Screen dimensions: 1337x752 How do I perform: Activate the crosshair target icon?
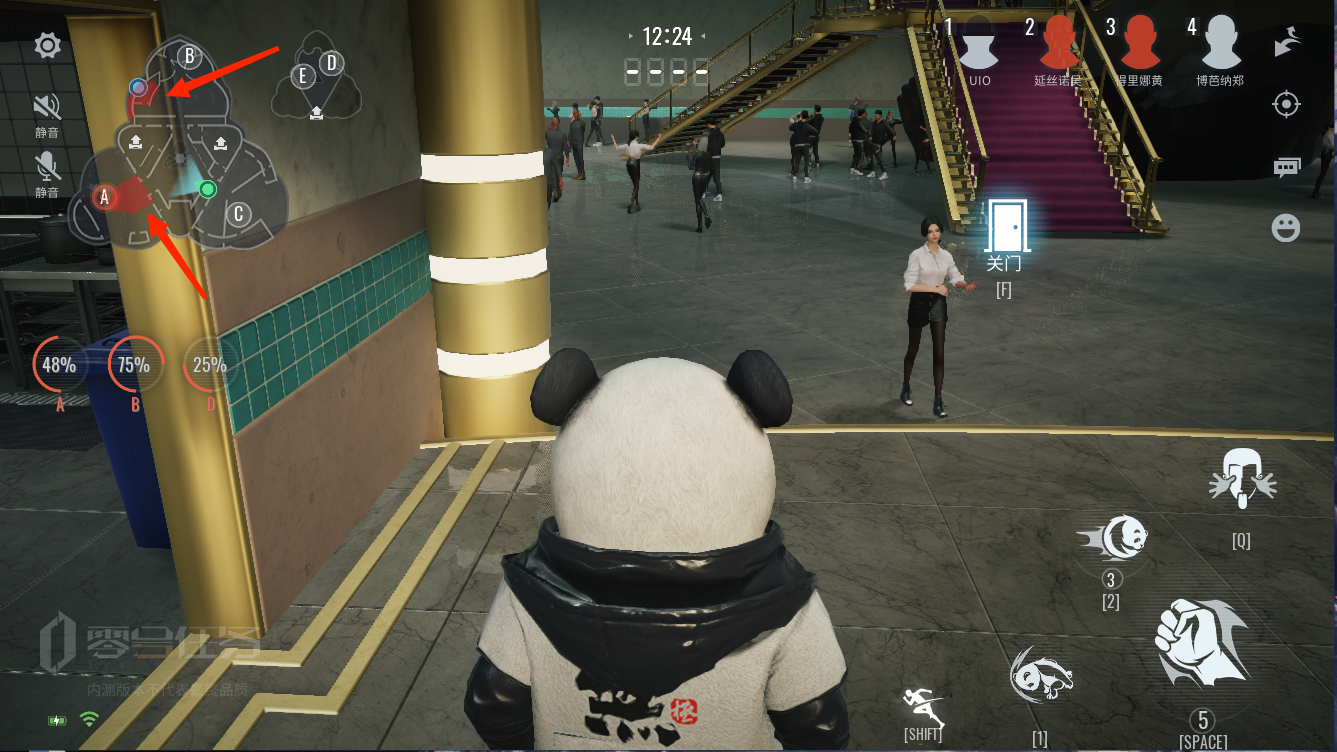click(x=1287, y=104)
